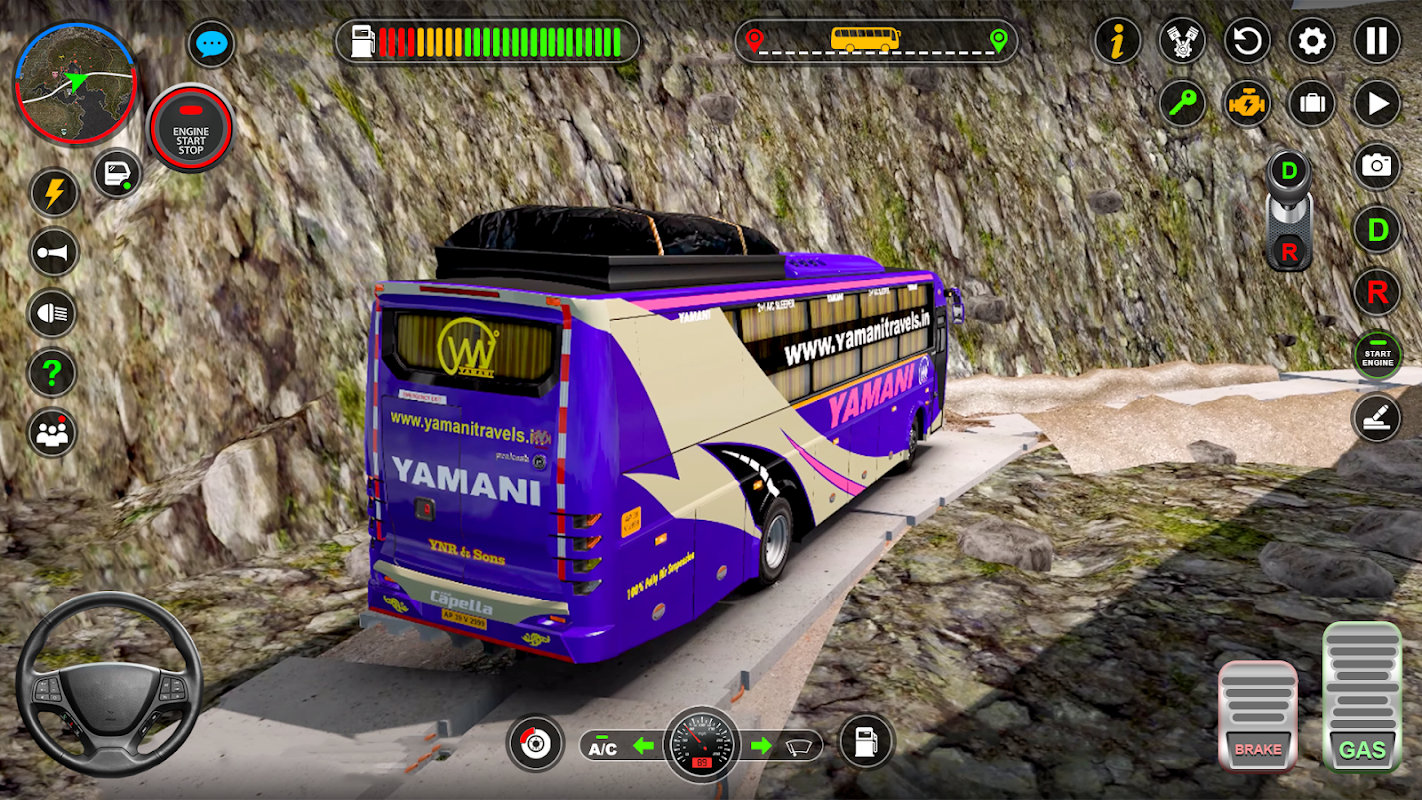Toggle the headlights icon
Screen dimensions: 1422x800
(x=54, y=313)
